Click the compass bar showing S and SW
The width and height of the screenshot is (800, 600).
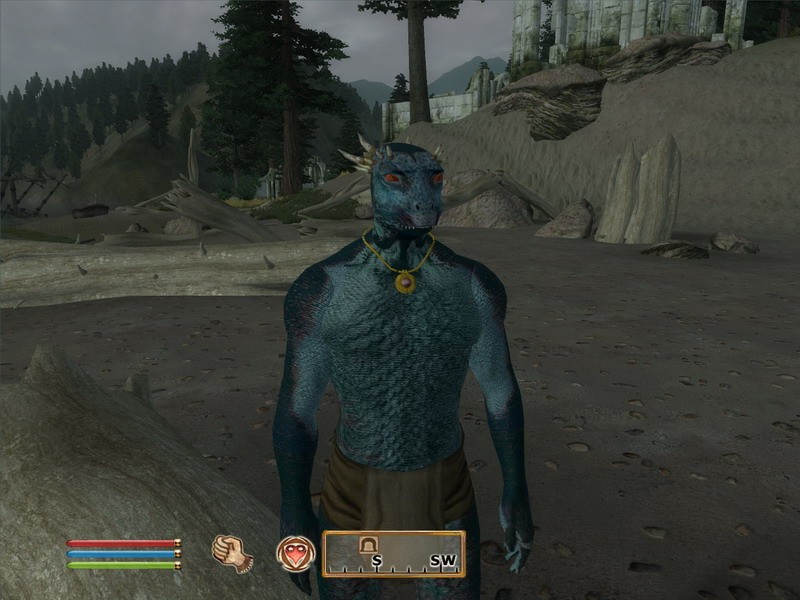click(393, 554)
